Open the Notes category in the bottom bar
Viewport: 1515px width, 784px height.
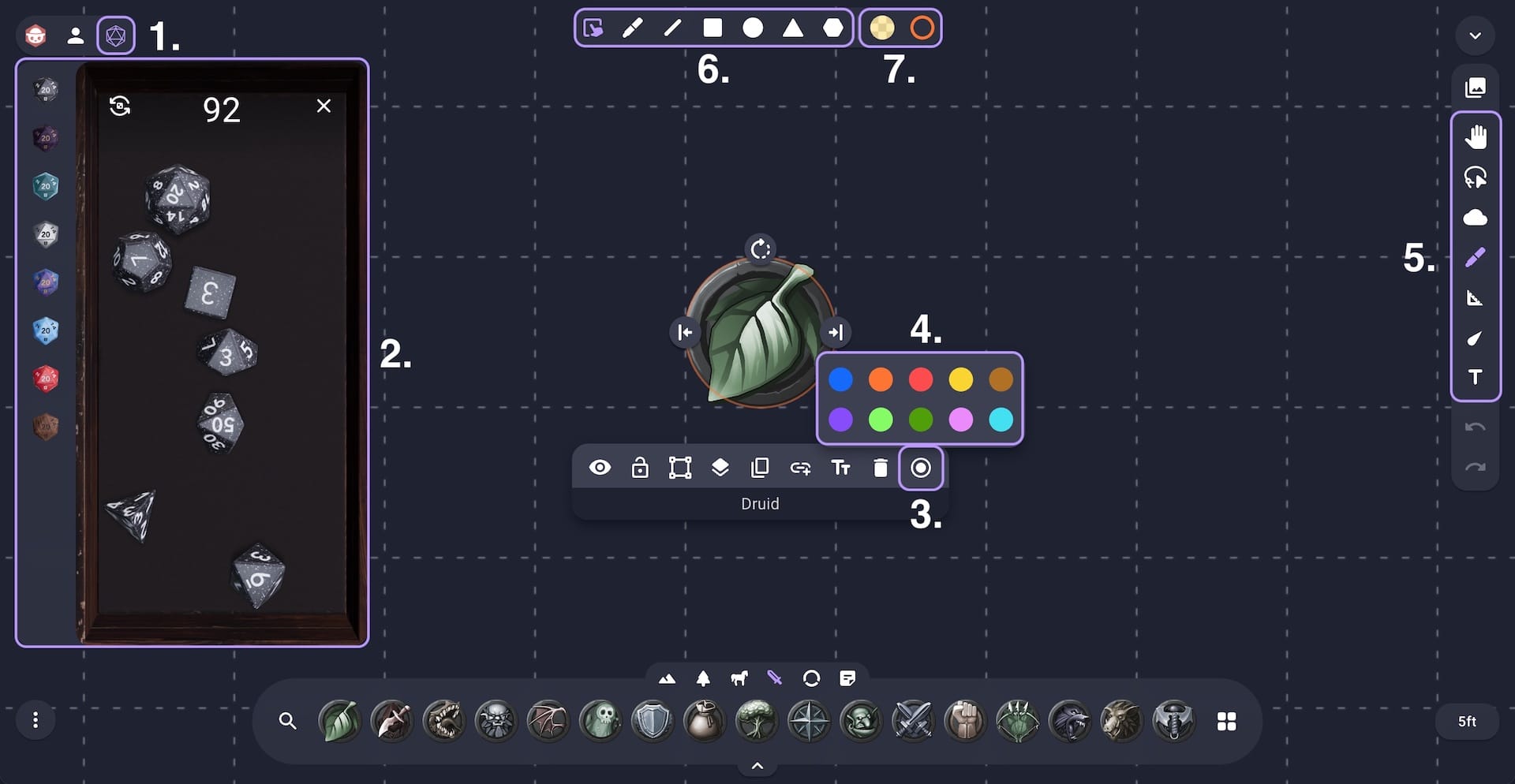[848, 678]
